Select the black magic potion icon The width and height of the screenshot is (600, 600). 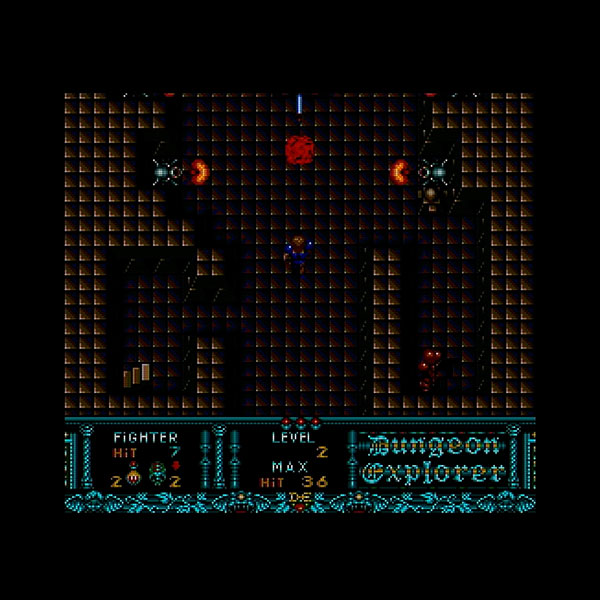[x=157, y=474]
